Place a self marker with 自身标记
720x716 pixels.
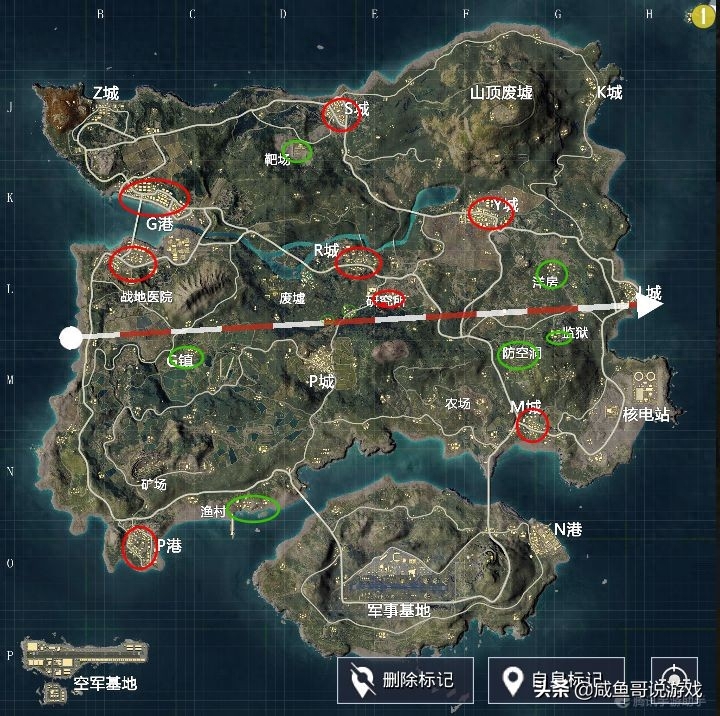[557, 680]
